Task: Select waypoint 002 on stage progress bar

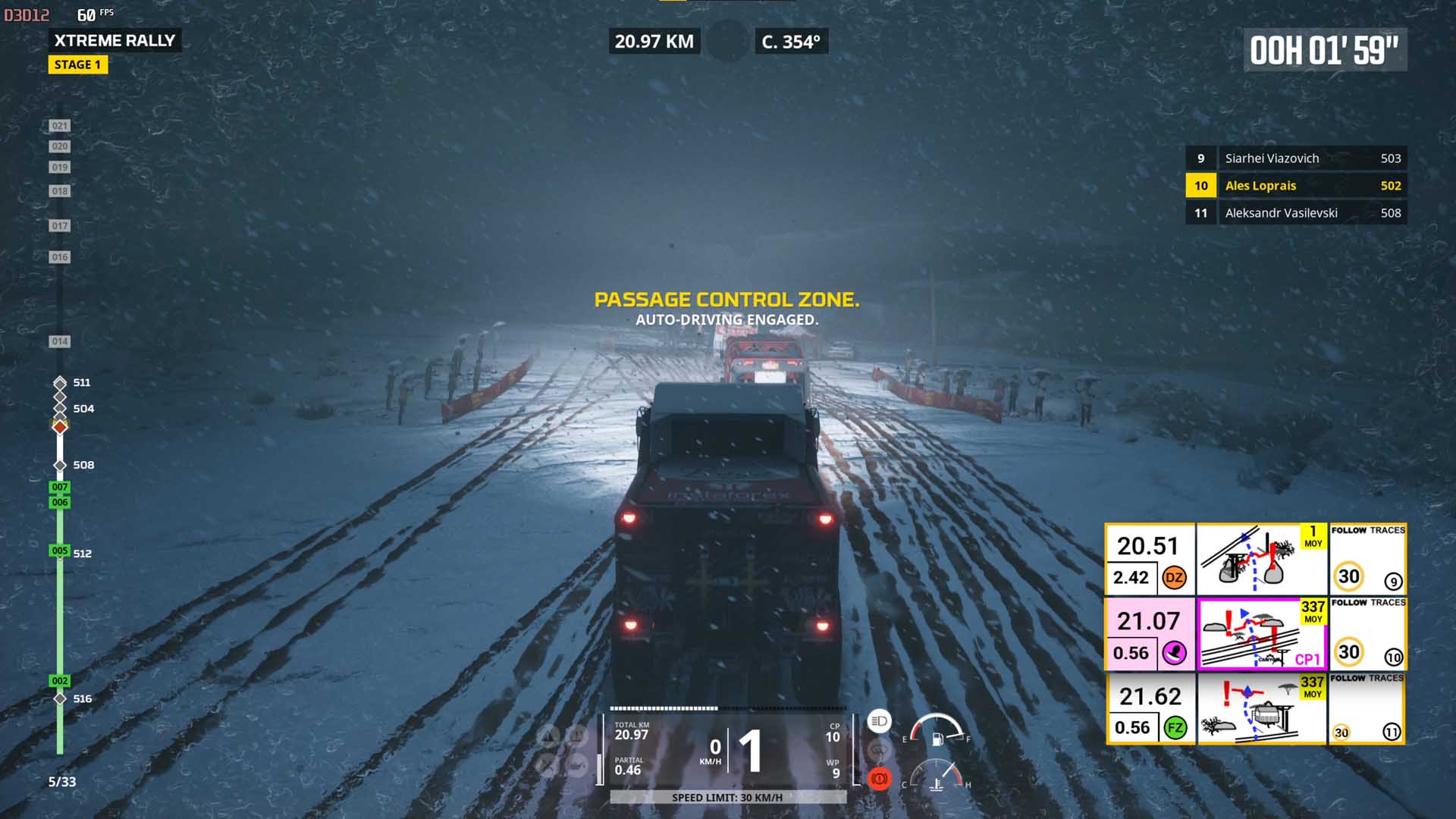Action: click(x=60, y=681)
